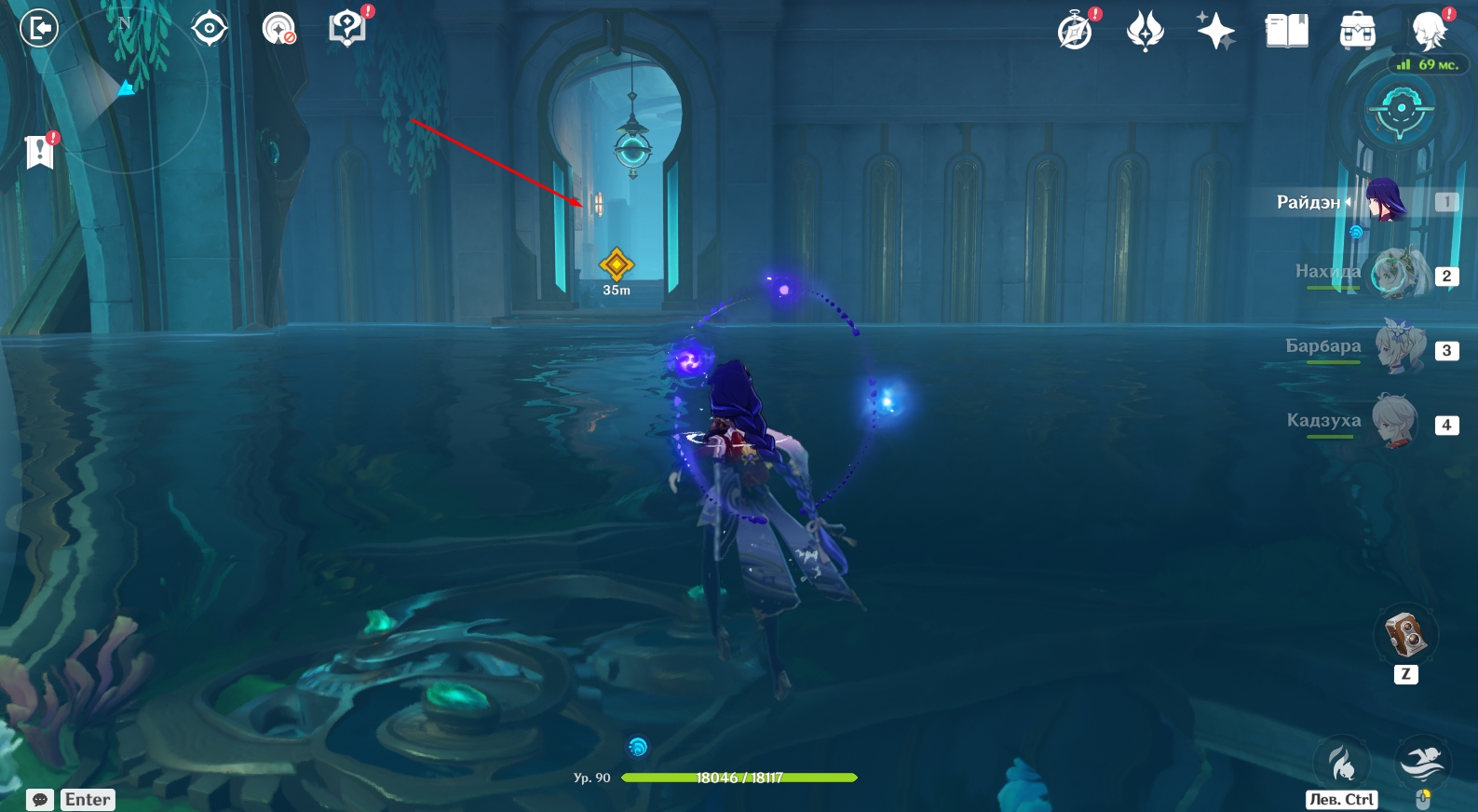Toggle the eye view icon

(x=210, y=29)
